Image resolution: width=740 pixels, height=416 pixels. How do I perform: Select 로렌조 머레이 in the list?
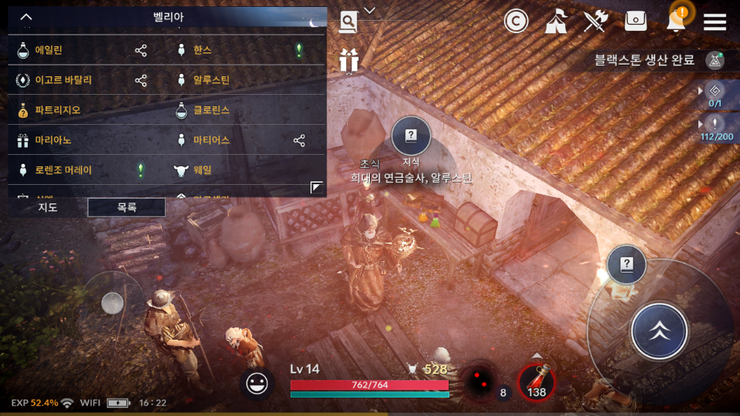(x=63, y=170)
